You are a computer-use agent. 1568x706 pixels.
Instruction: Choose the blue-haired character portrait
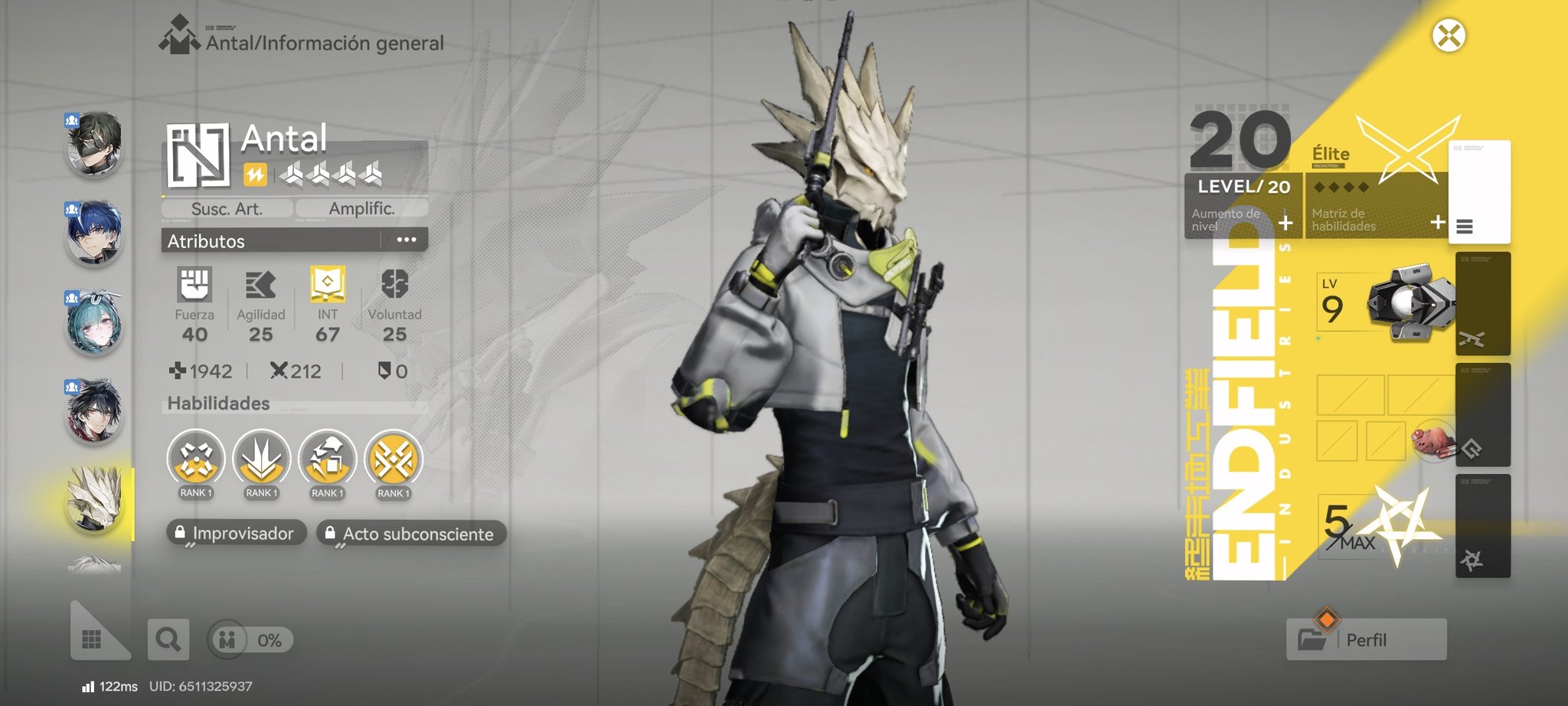click(x=95, y=232)
